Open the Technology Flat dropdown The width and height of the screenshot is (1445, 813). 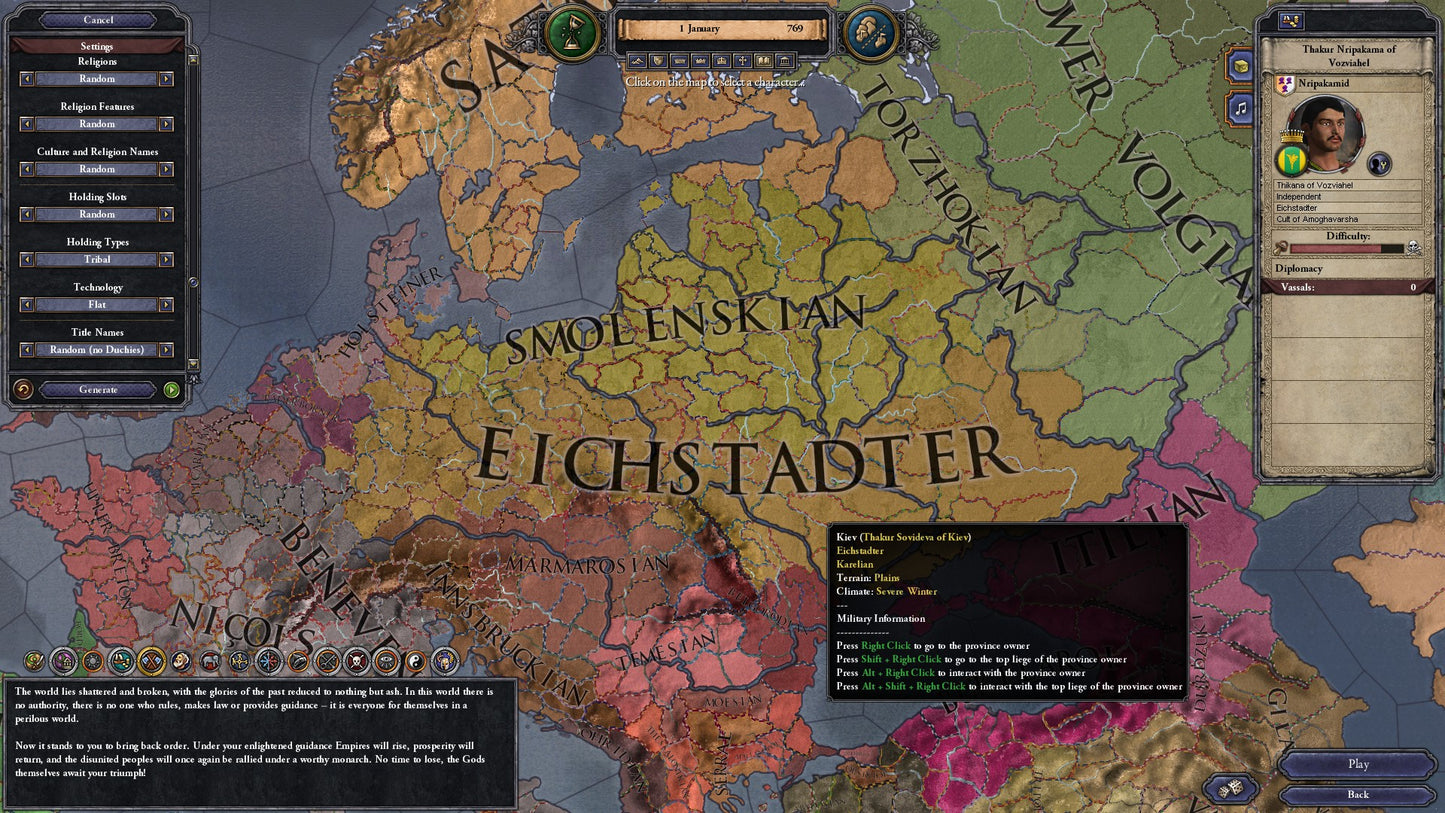click(x=95, y=304)
